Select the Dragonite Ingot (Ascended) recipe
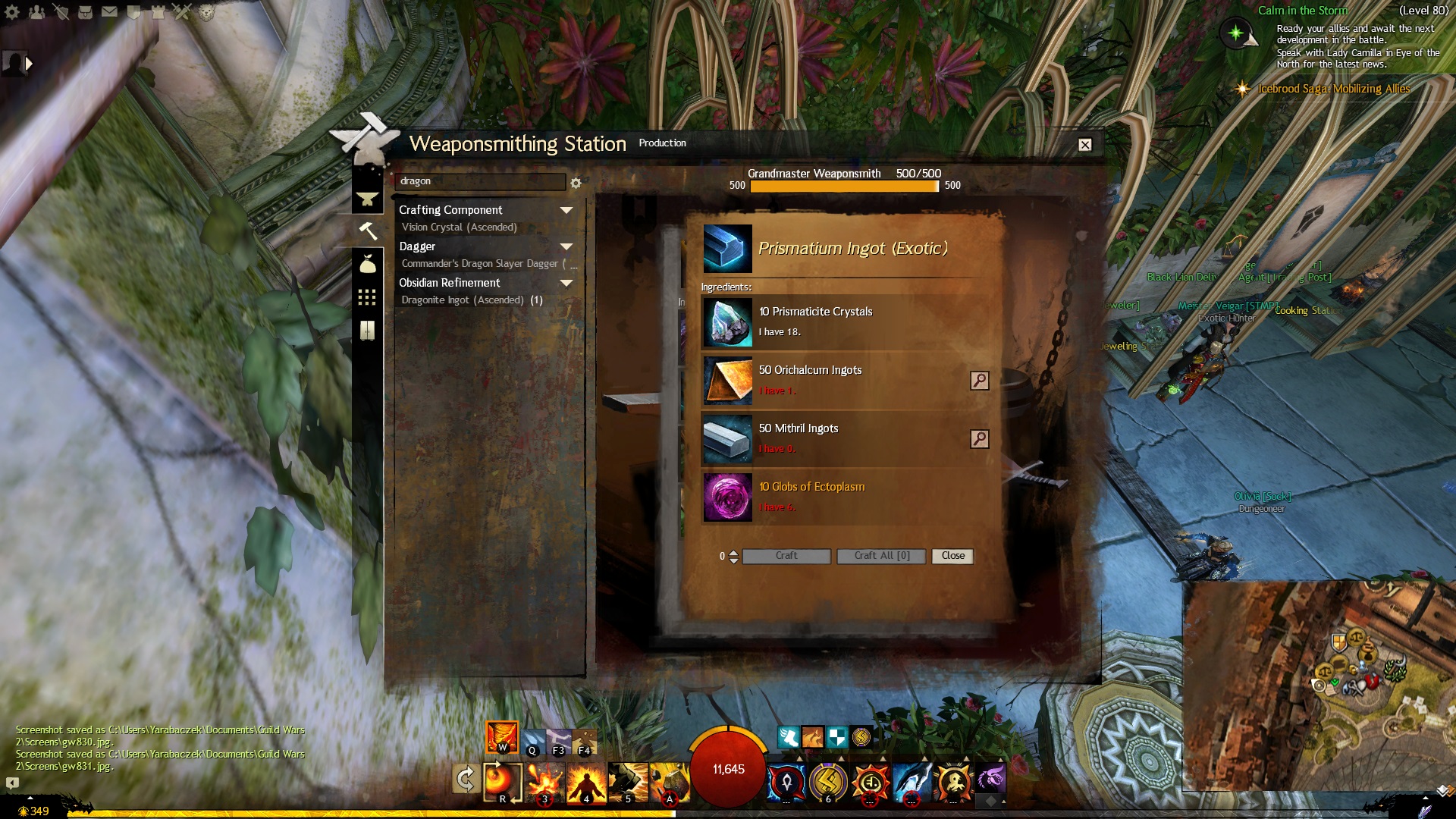 [463, 300]
